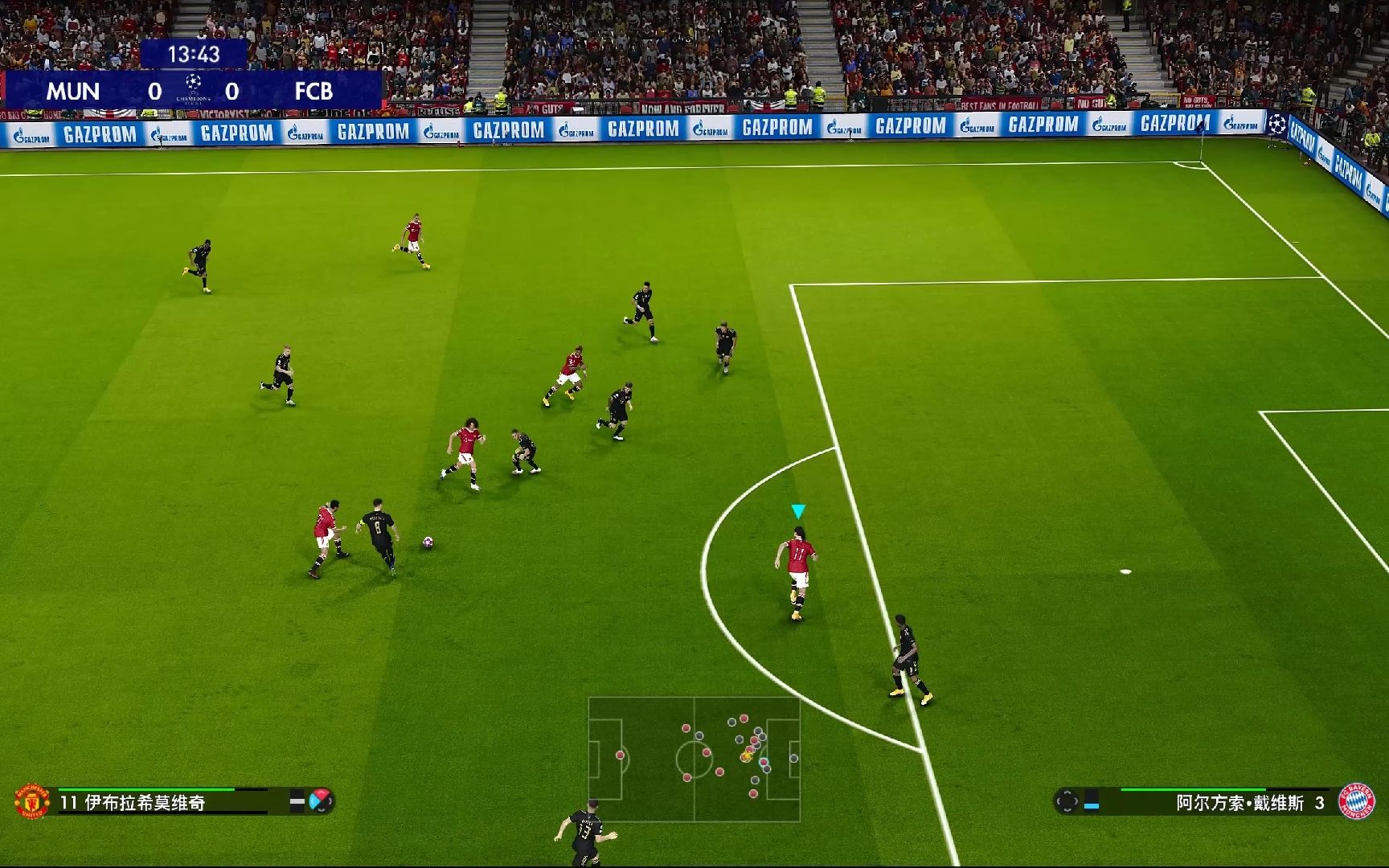Click the pitch radar minimap
Image resolution: width=1389 pixels, height=868 pixels.
(694, 759)
